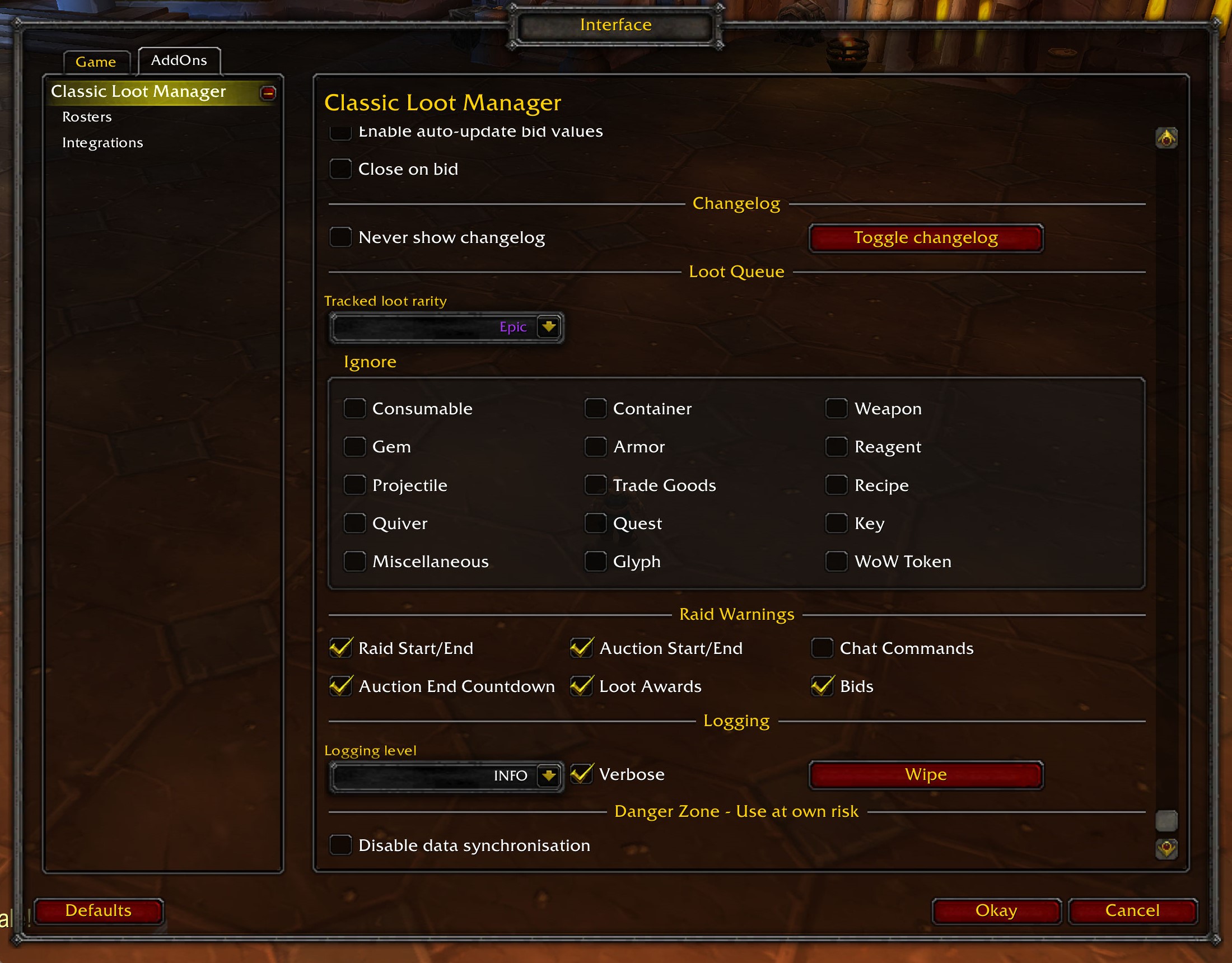Restore settings with the Defaults button
Image resolution: width=1232 pixels, height=963 pixels.
click(99, 910)
